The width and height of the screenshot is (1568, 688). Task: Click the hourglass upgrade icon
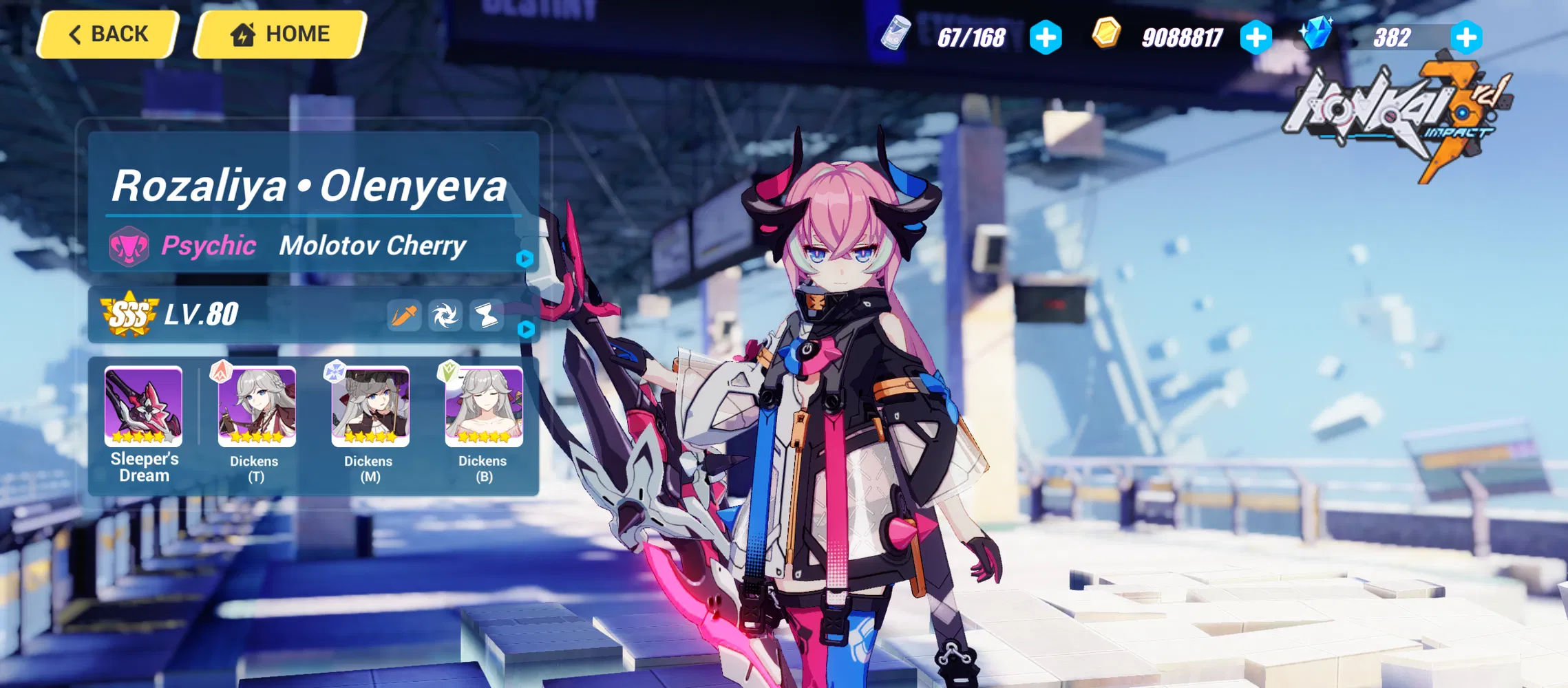[486, 314]
